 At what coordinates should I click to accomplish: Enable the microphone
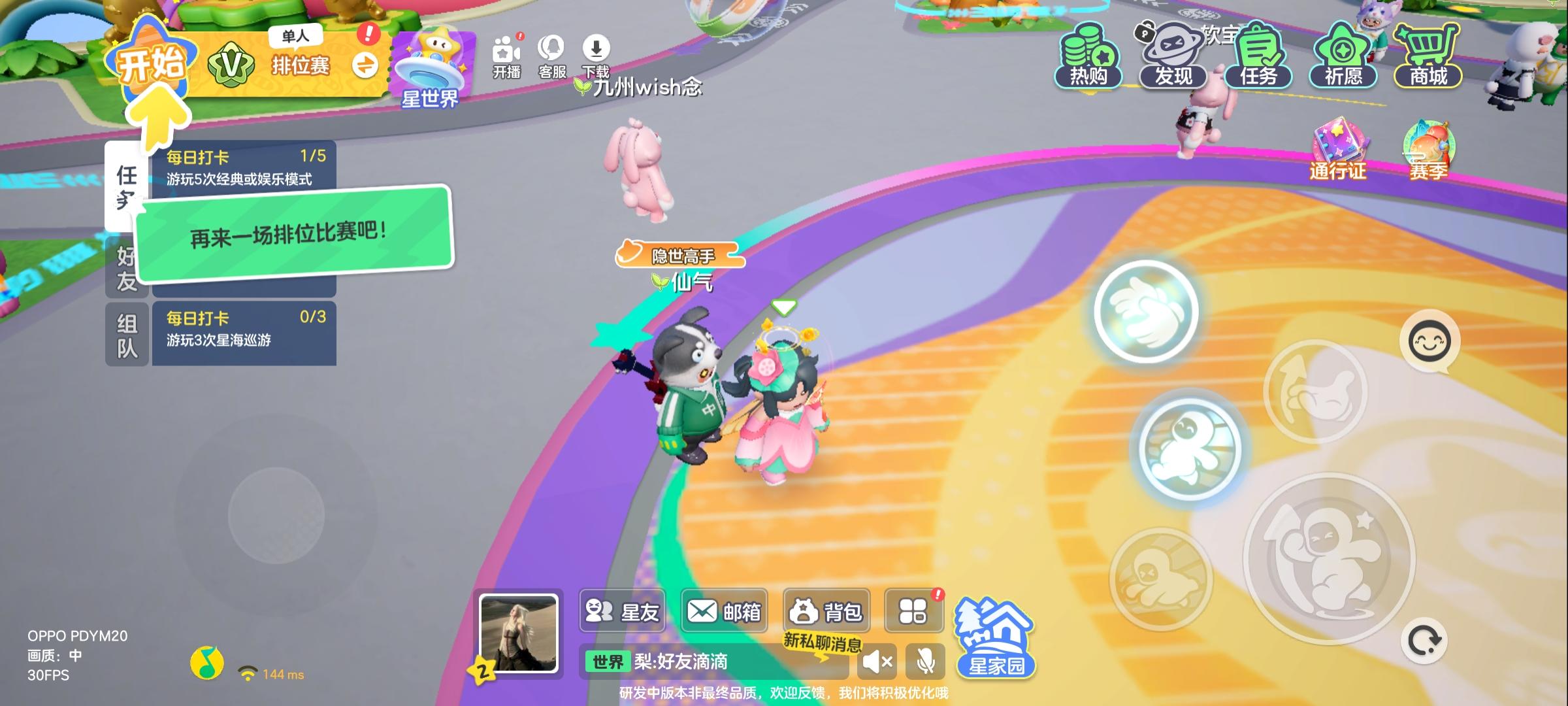click(926, 662)
